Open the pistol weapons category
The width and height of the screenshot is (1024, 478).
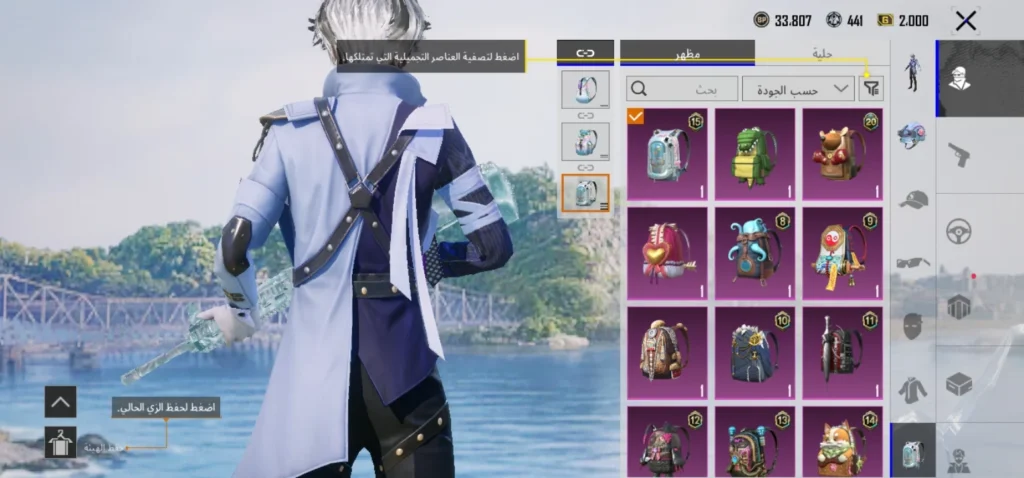[959, 155]
